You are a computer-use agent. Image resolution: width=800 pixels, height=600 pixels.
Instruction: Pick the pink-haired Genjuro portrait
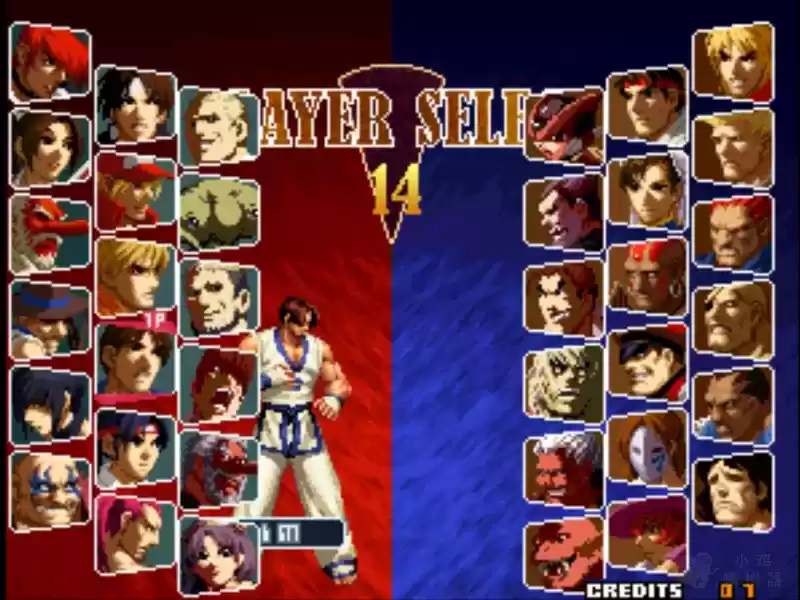coord(135,532)
